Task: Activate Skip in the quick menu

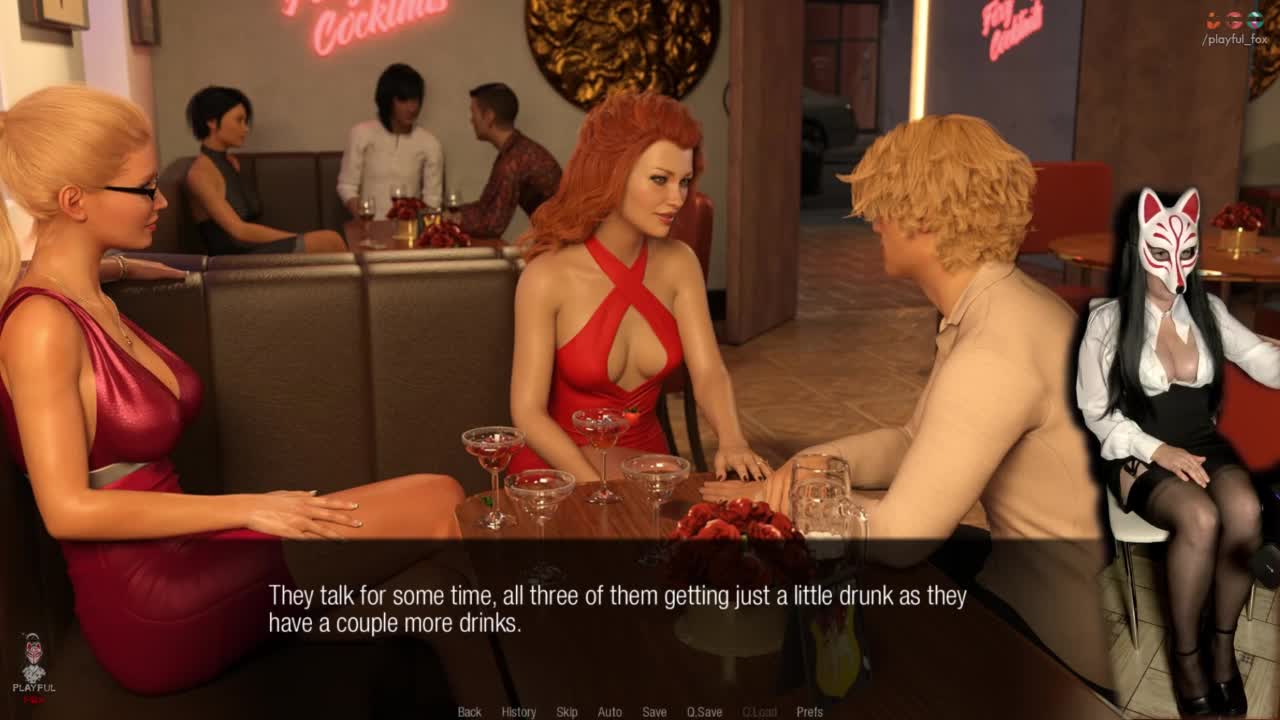Action: (x=567, y=712)
